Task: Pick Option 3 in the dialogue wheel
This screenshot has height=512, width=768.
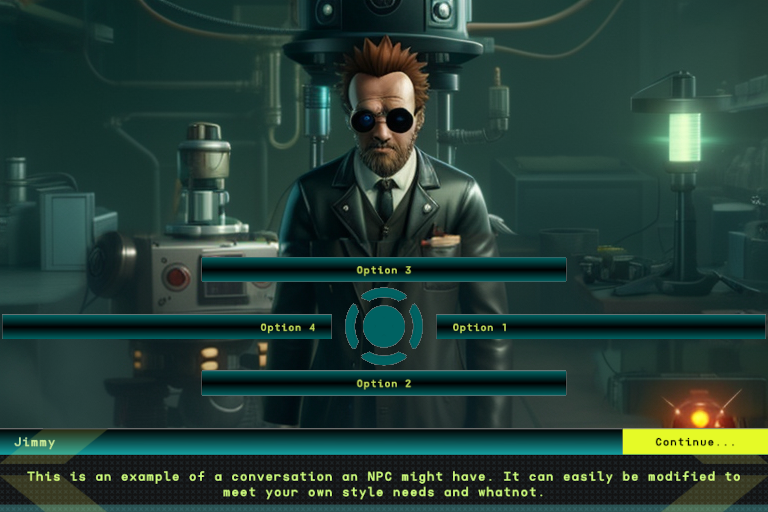Action: pyautogui.click(x=384, y=270)
